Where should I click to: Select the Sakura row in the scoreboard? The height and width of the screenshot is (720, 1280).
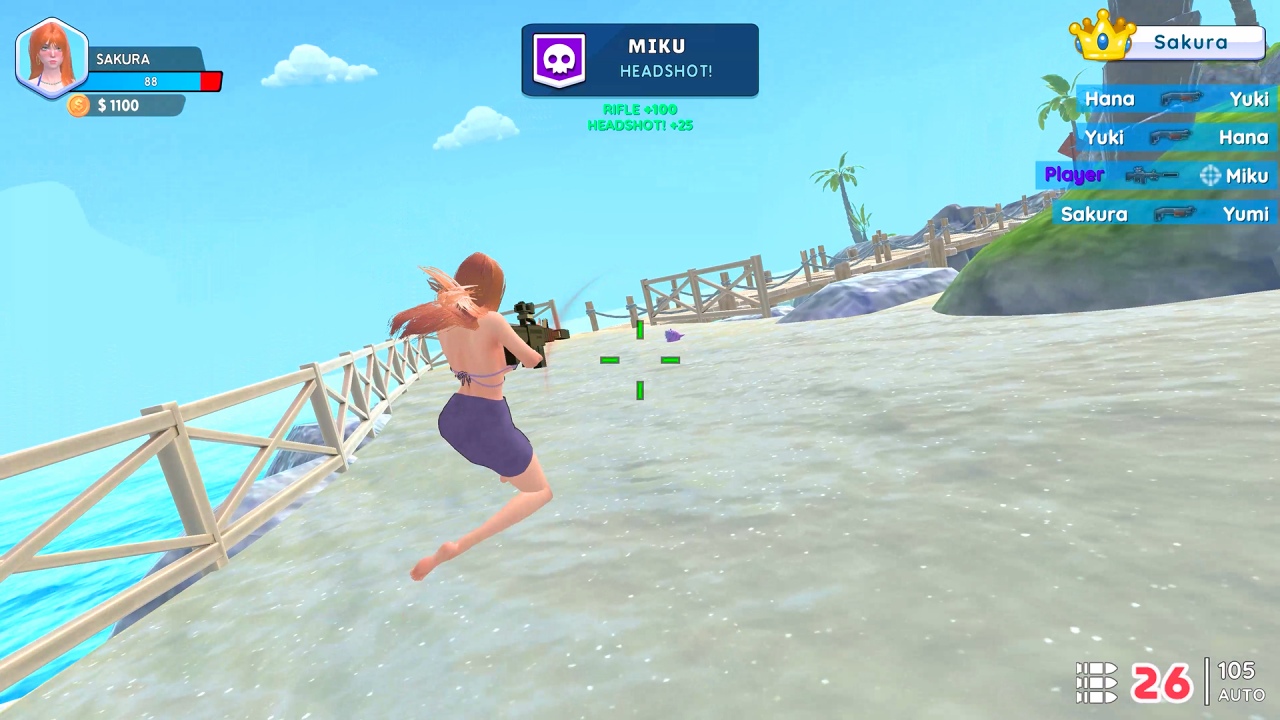tap(1094, 214)
